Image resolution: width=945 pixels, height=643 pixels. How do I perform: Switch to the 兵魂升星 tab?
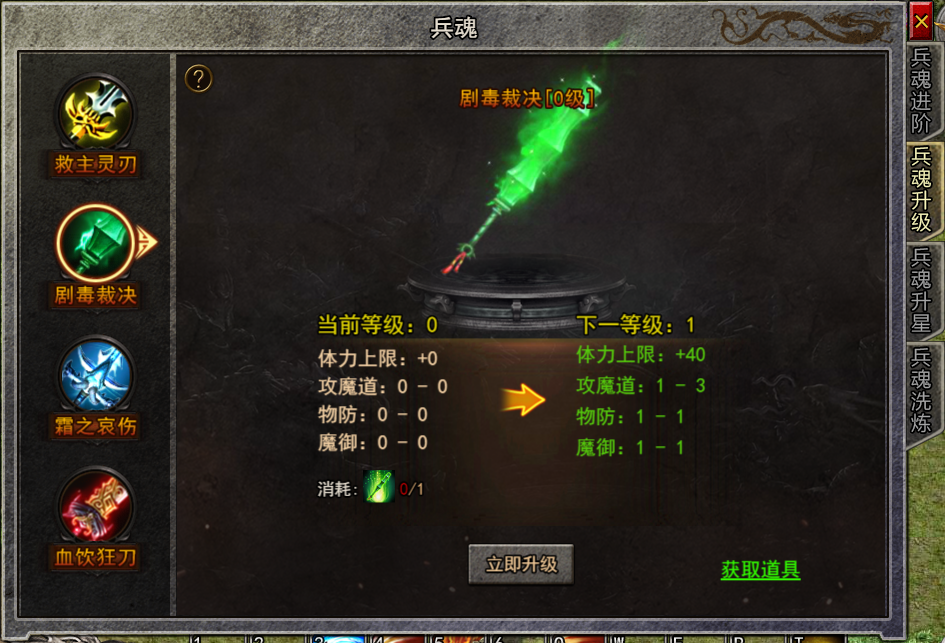921,290
